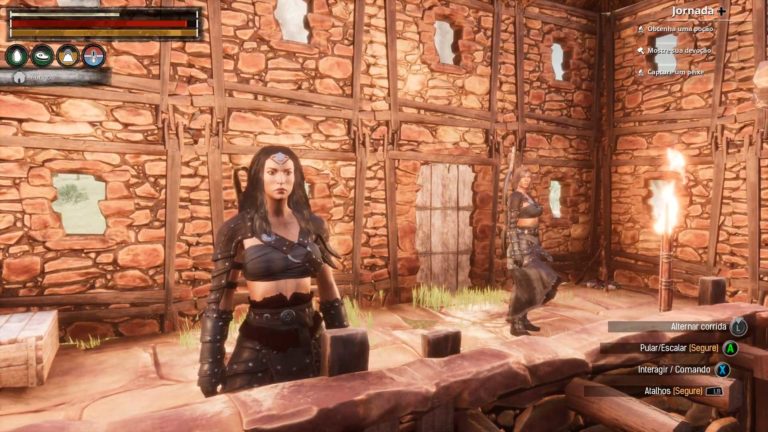
Task: Click the meat hunger status icon
Action: tap(42, 56)
